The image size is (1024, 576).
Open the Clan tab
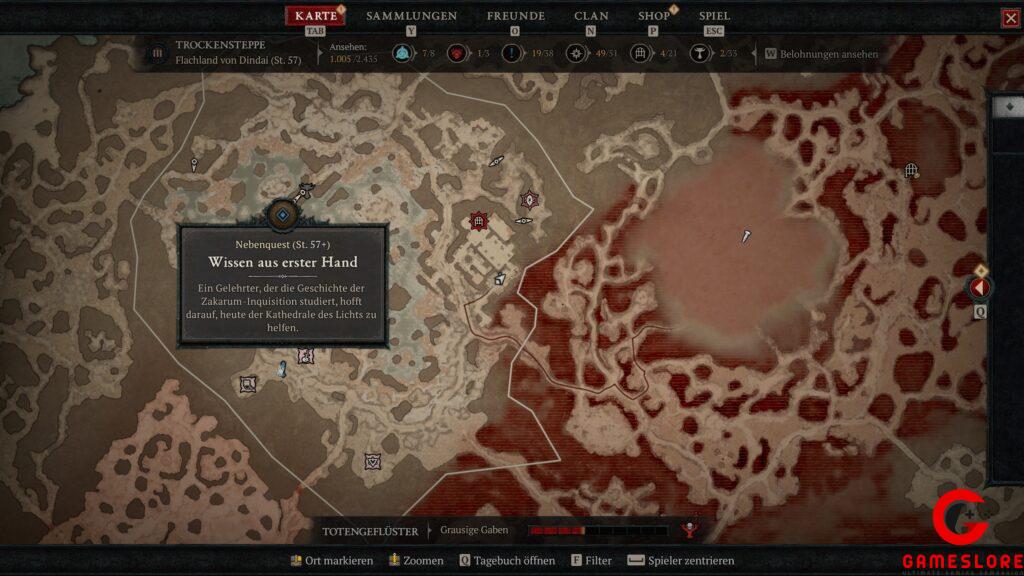(x=591, y=16)
